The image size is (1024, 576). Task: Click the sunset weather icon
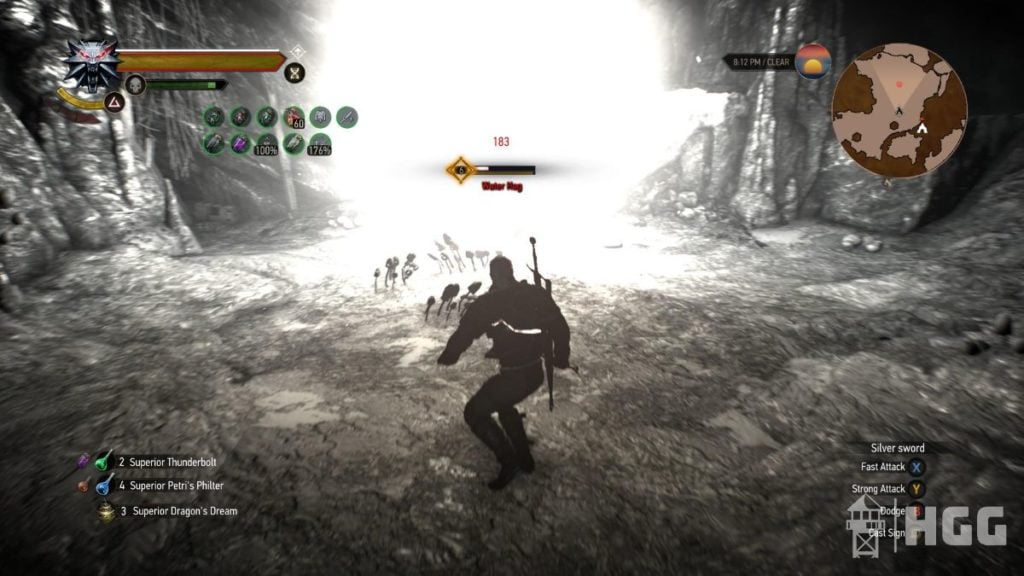[x=813, y=62]
